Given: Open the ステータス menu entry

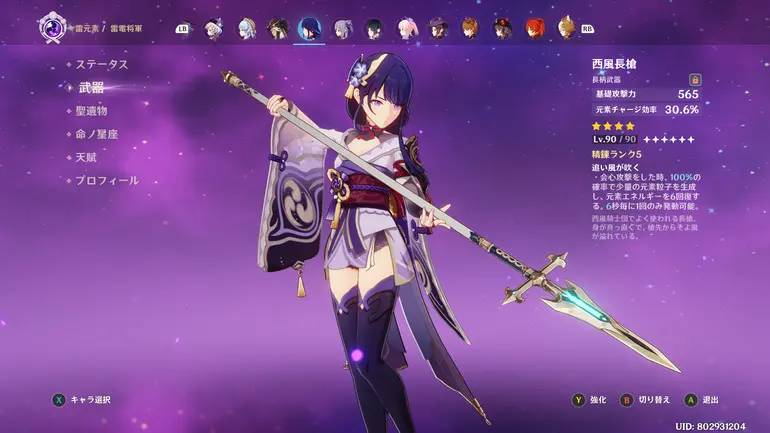Looking at the screenshot, I should point(102,64).
